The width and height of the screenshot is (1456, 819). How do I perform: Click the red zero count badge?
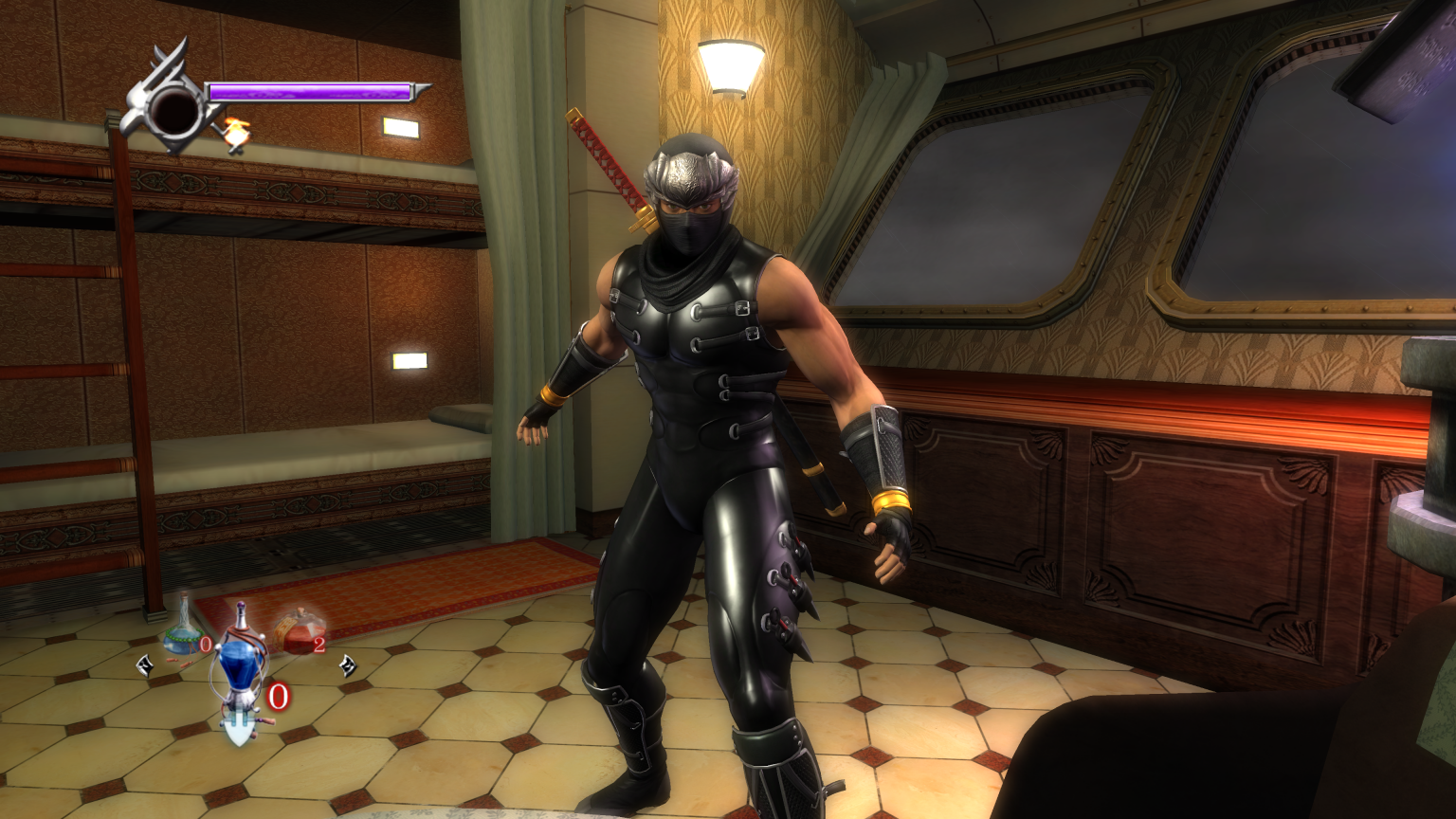click(x=278, y=697)
